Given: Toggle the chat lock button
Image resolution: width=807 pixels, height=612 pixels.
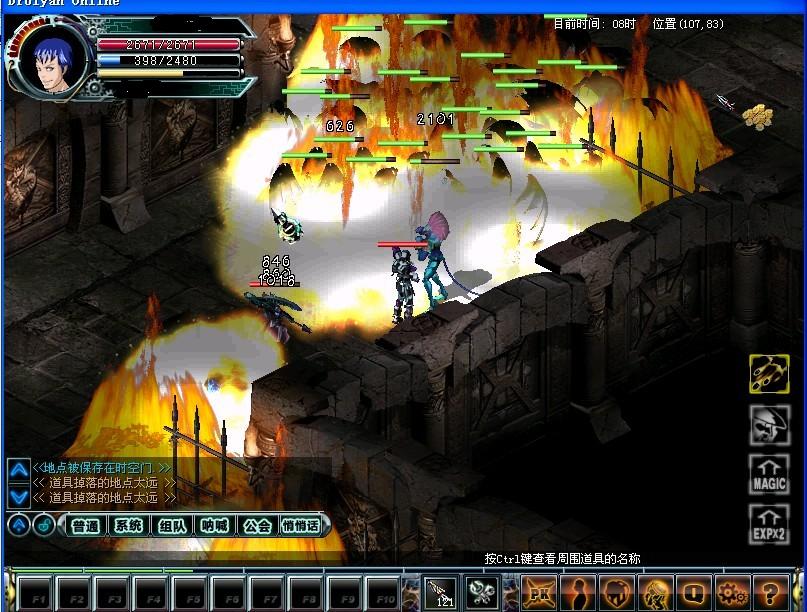Looking at the screenshot, I should [x=43, y=525].
